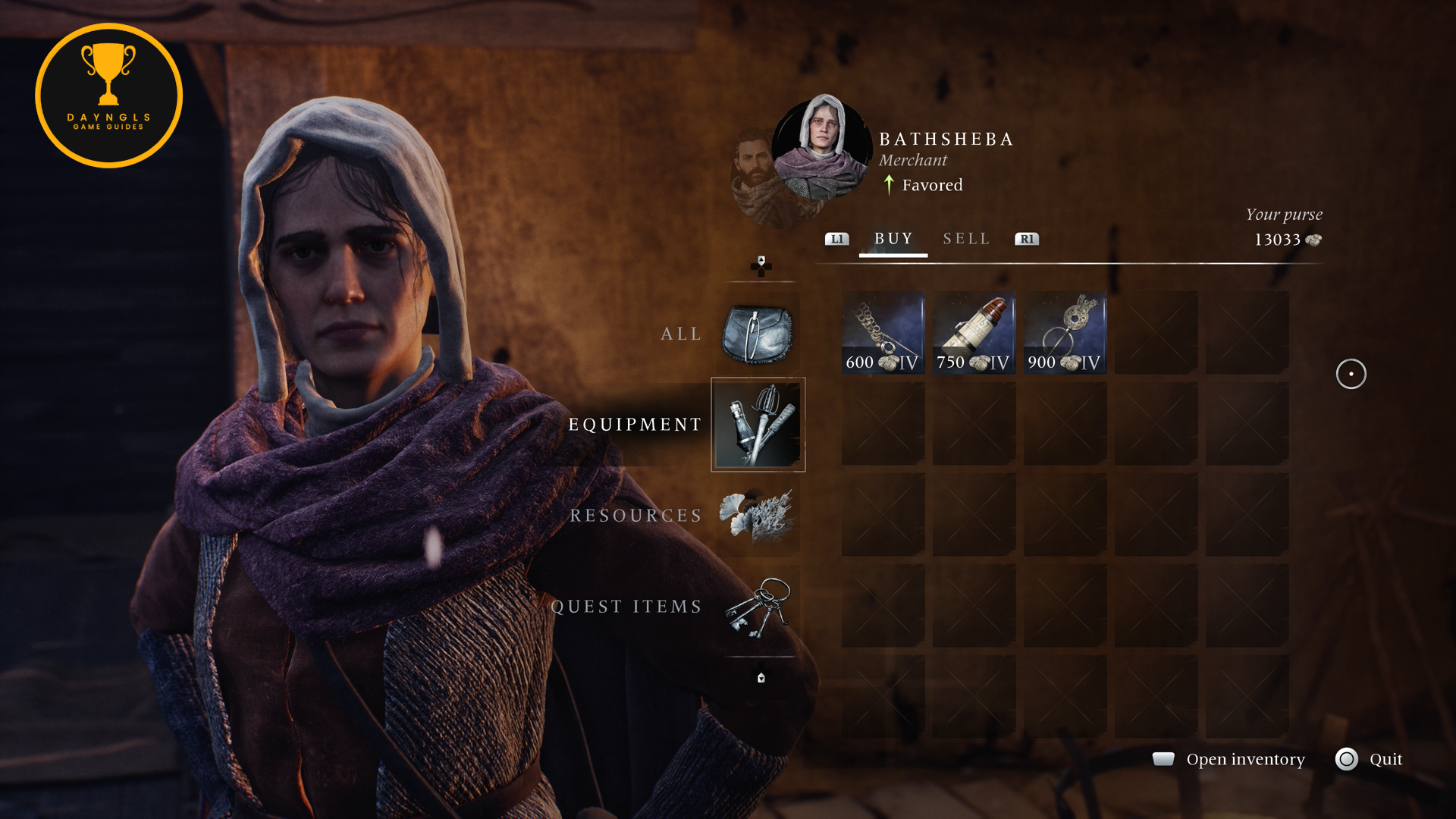The width and height of the screenshot is (1456, 819).
Task: Open inventory from the footer
Action: pos(1244,759)
